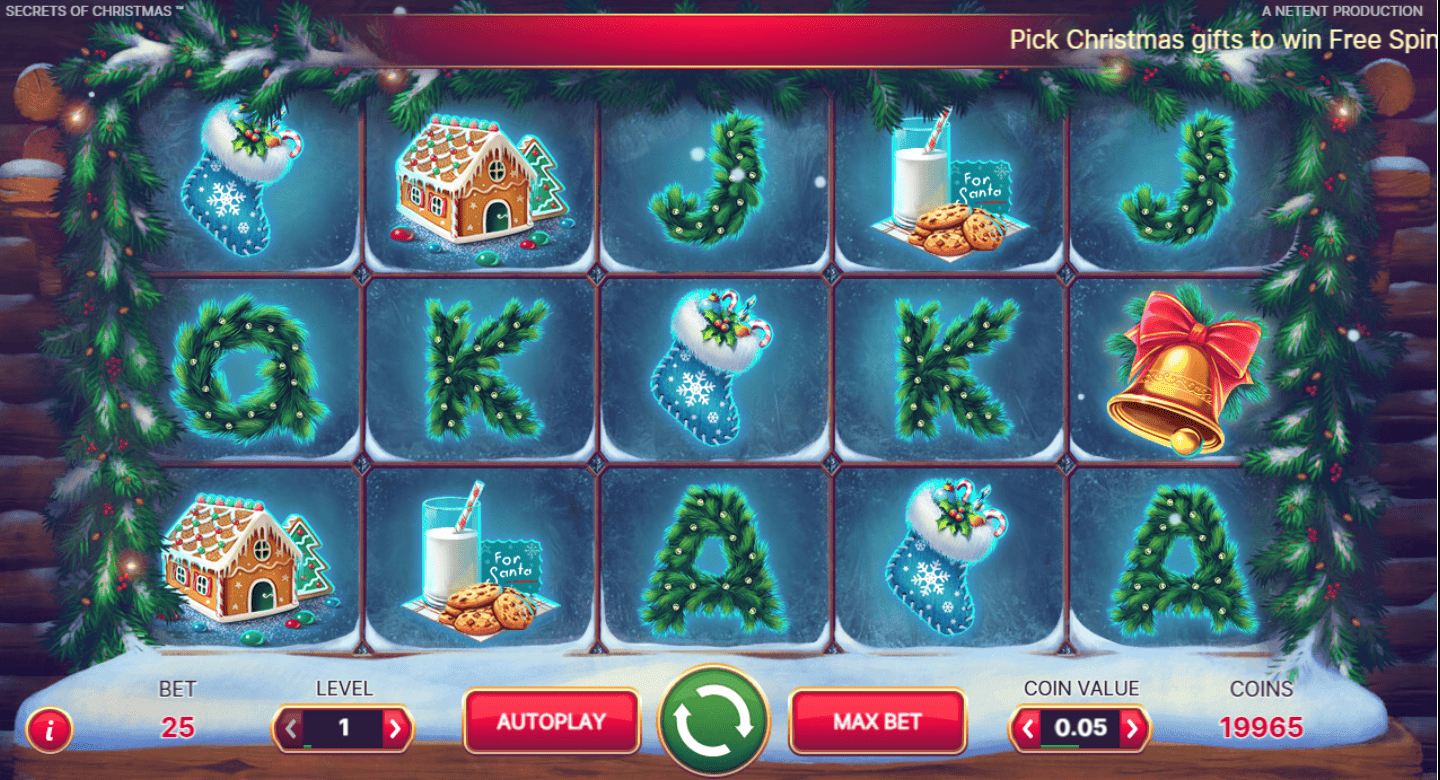The height and width of the screenshot is (780, 1440).
Task: Decrease the bet level with the left arrow
Action: 288,729
